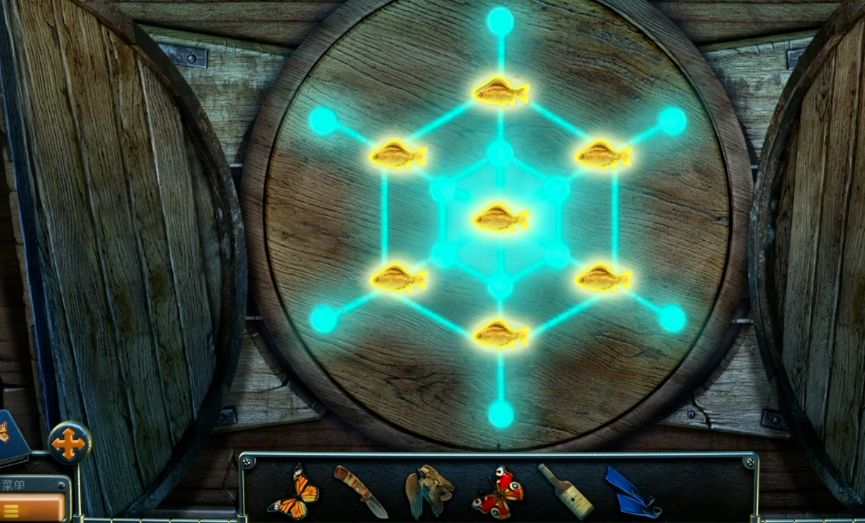Select the golden fish at the hexagon center
The width and height of the screenshot is (865, 523).
501,217
